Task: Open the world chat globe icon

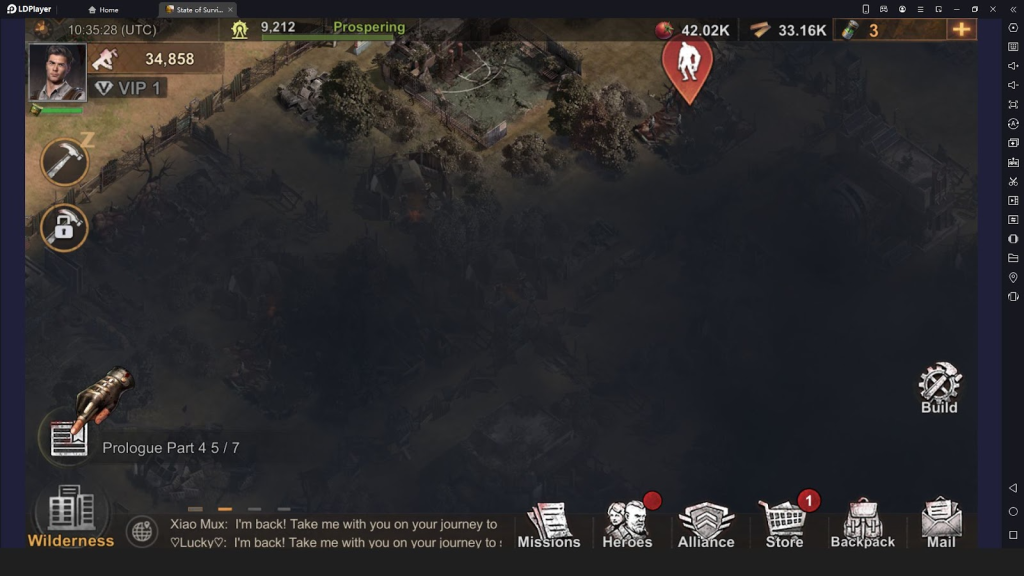Action: point(142,532)
